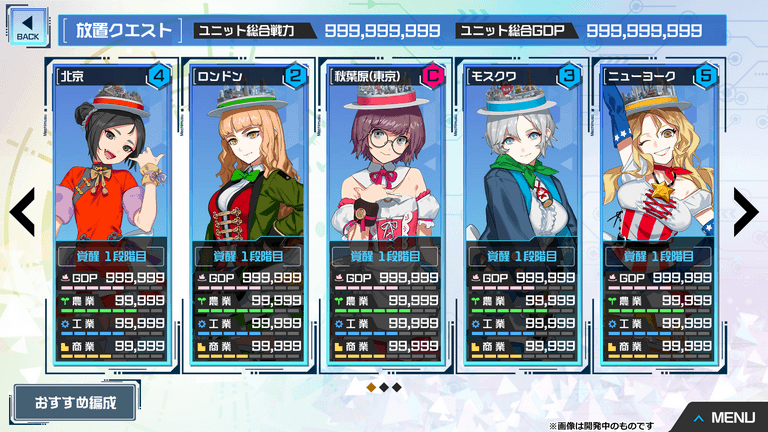
Task: Apply おすすめ編成 recommended formation
Action: 75,404
